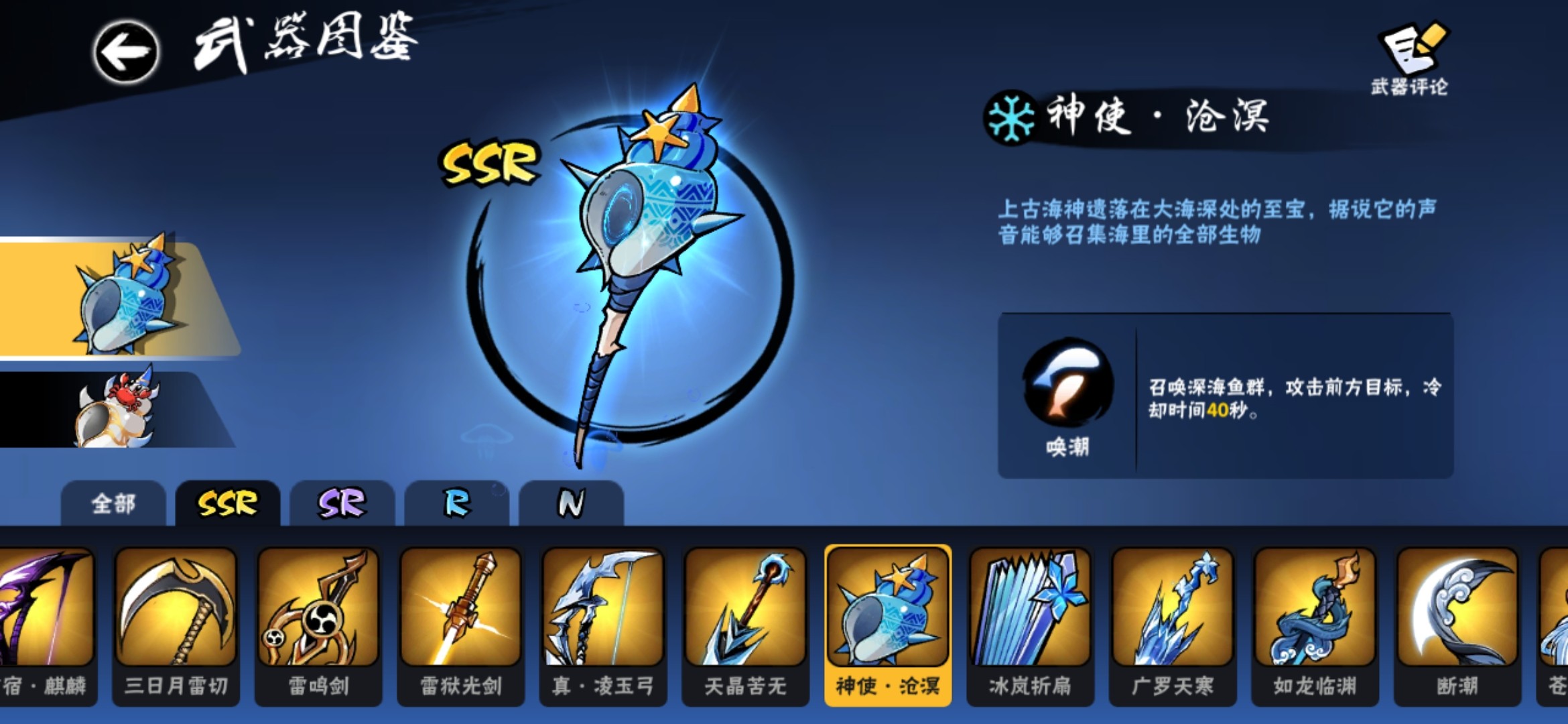The width and height of the screenshot is (1568, 724).
Task: Select the 真·凌玉弓 bow tile
Action: pos(603,625)
